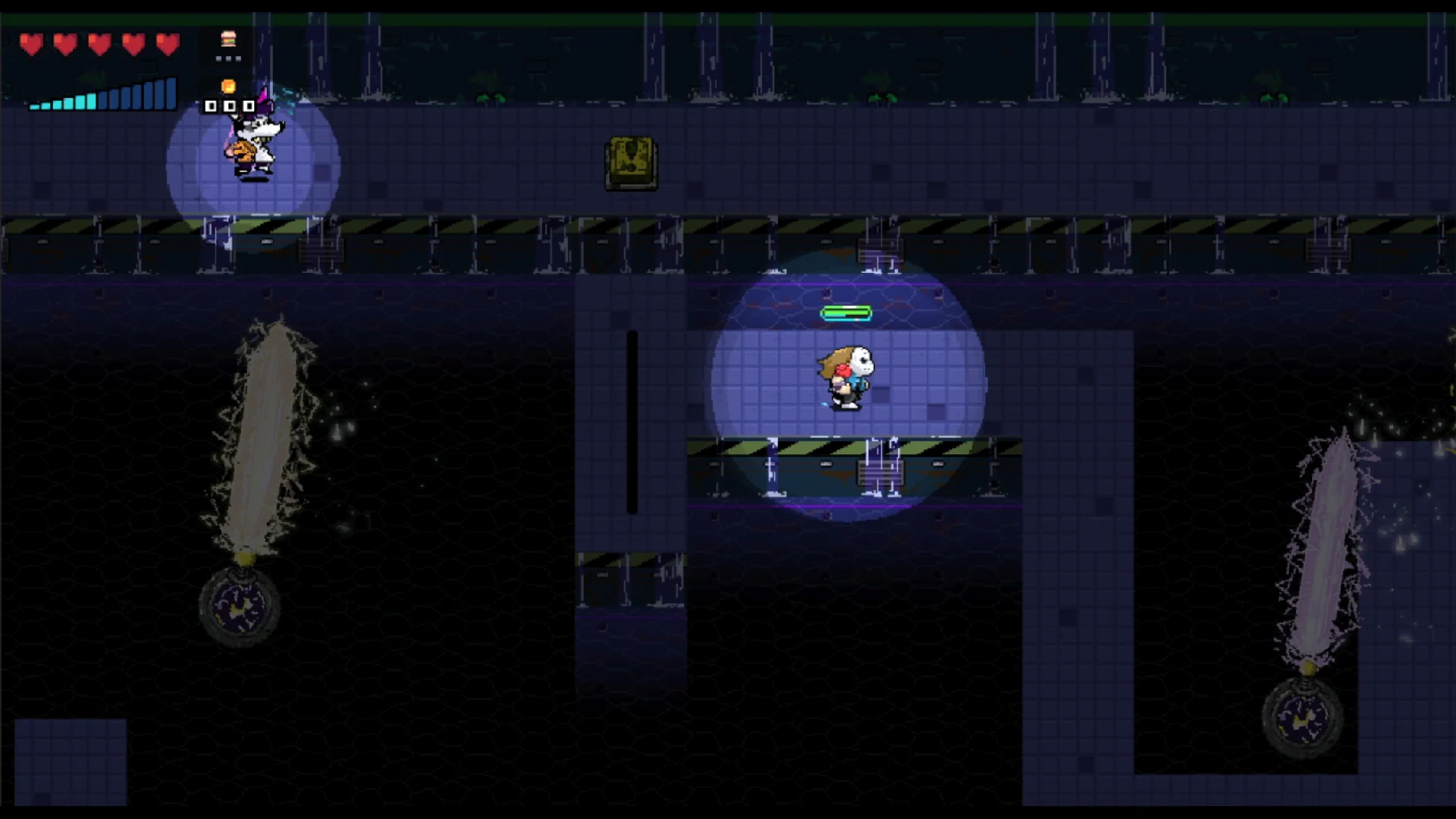This screenshot has width=1456, height=819.
Task: Click the cheeseburger health snack icon
Action: tap(227, 39)
